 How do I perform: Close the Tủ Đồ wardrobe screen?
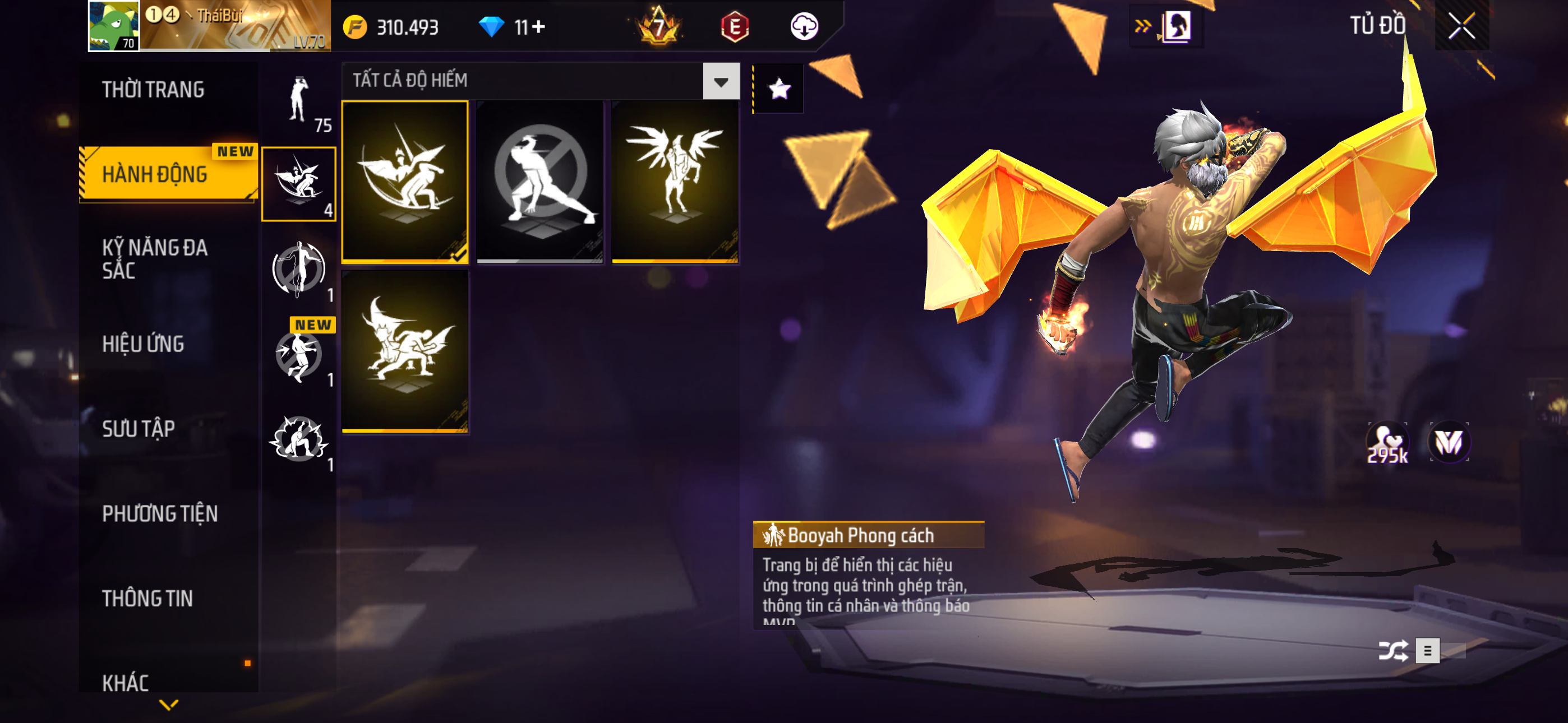tap(1461, 26)
